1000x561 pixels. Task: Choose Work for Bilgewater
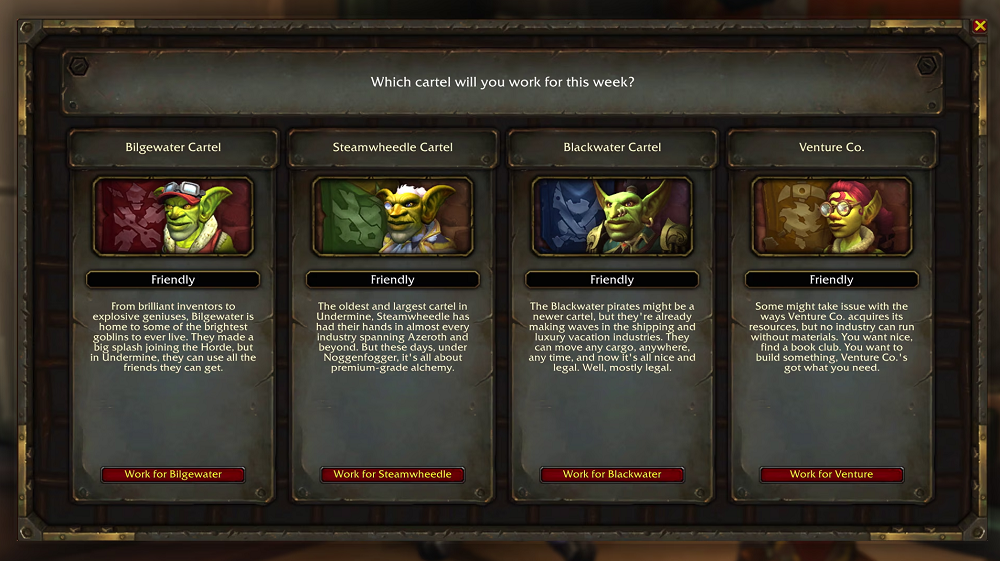(173, 474)
